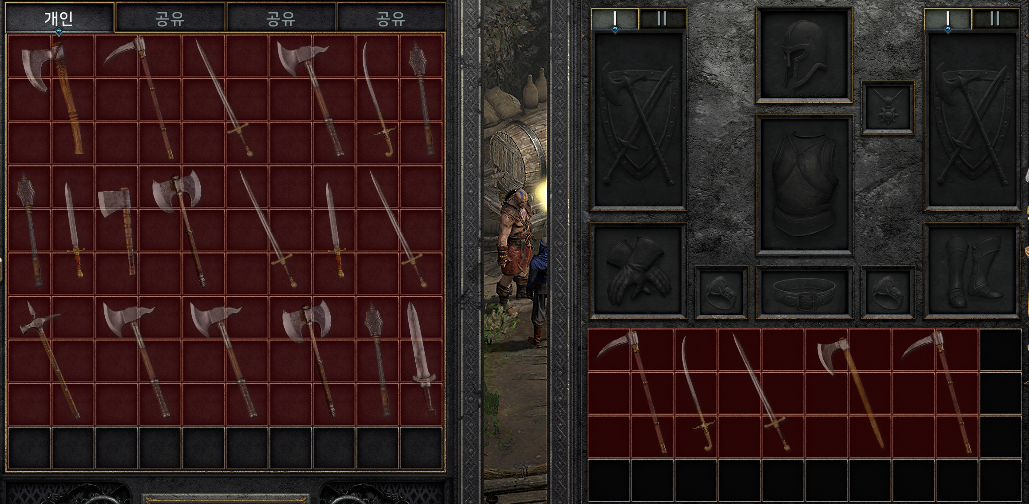Screen dimensions: 1029x504
Task: Click the amulet equipment slot
Action: (887, 108)
